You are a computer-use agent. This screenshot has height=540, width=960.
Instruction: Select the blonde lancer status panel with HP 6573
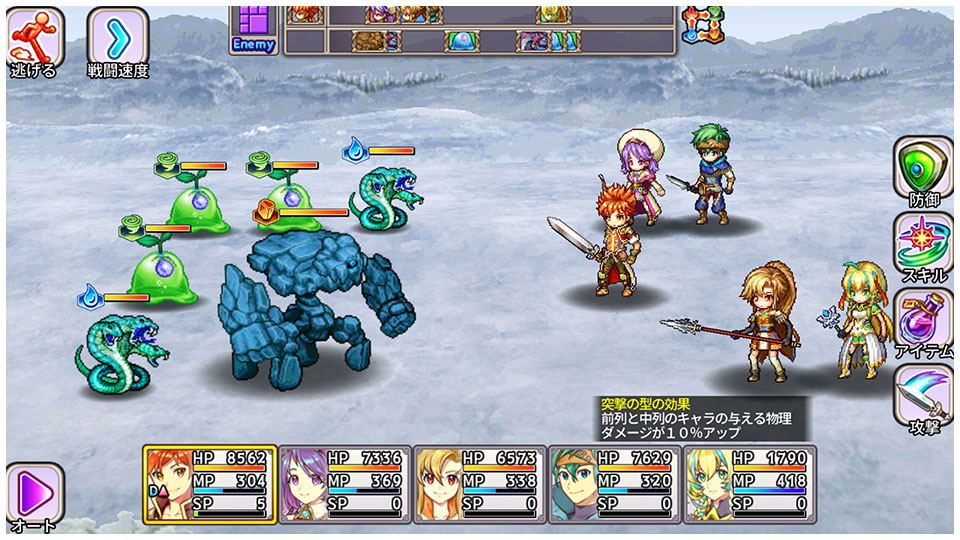pyautogui.click(x=479, y=484)
